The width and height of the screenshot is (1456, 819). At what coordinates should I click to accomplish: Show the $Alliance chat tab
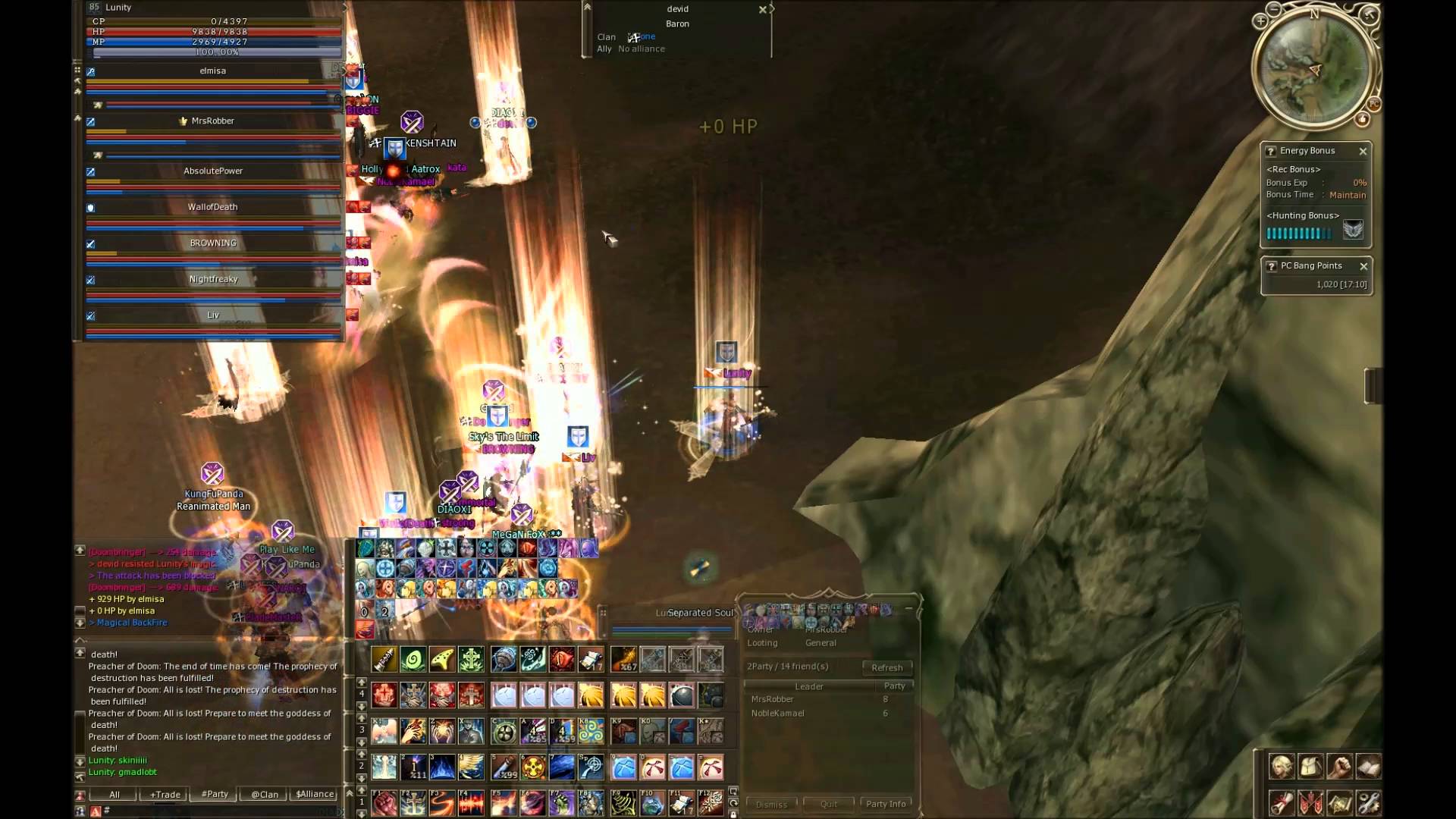(315, 794)
